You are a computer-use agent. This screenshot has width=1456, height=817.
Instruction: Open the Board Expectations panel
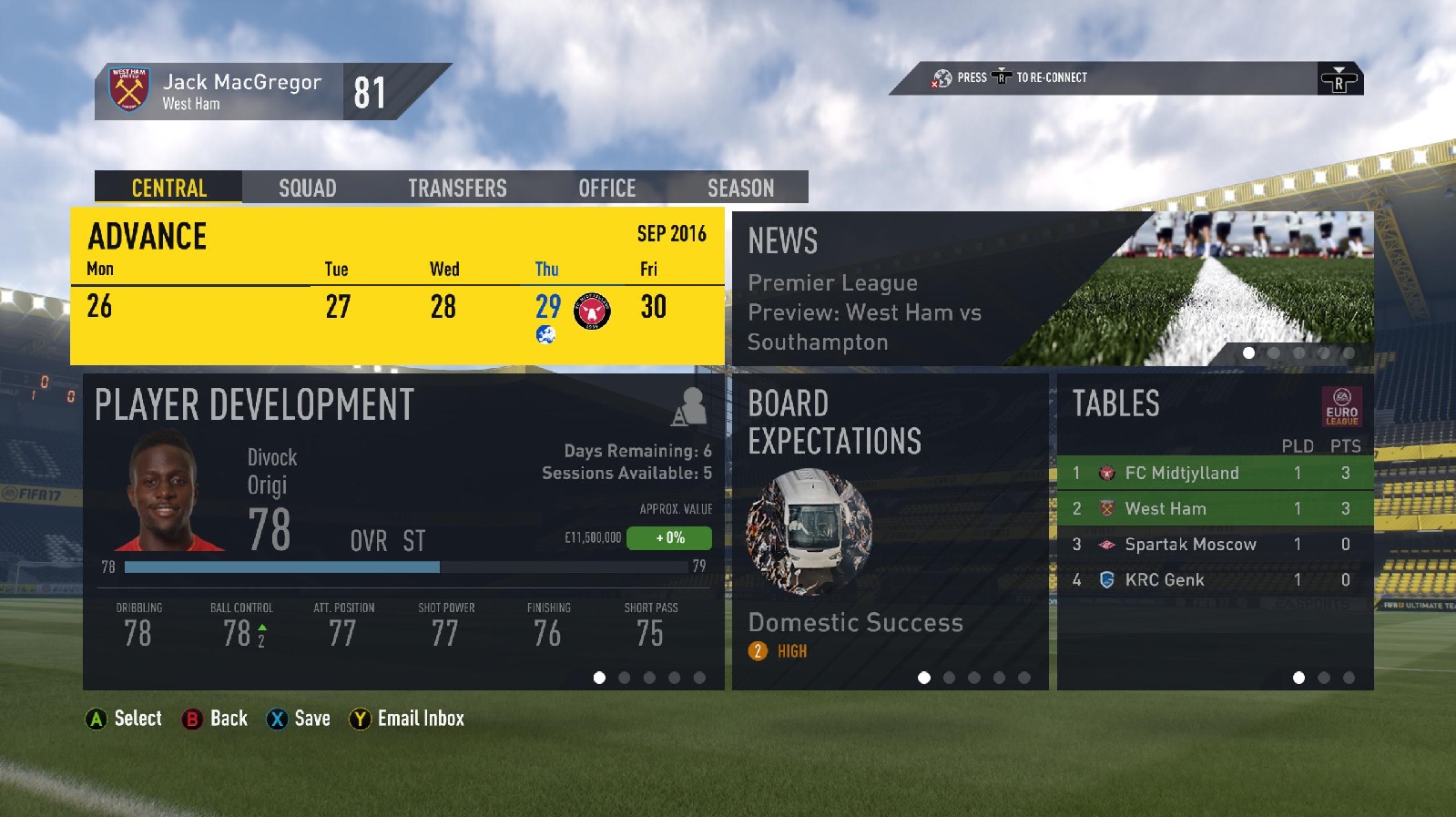click(890, 531)
